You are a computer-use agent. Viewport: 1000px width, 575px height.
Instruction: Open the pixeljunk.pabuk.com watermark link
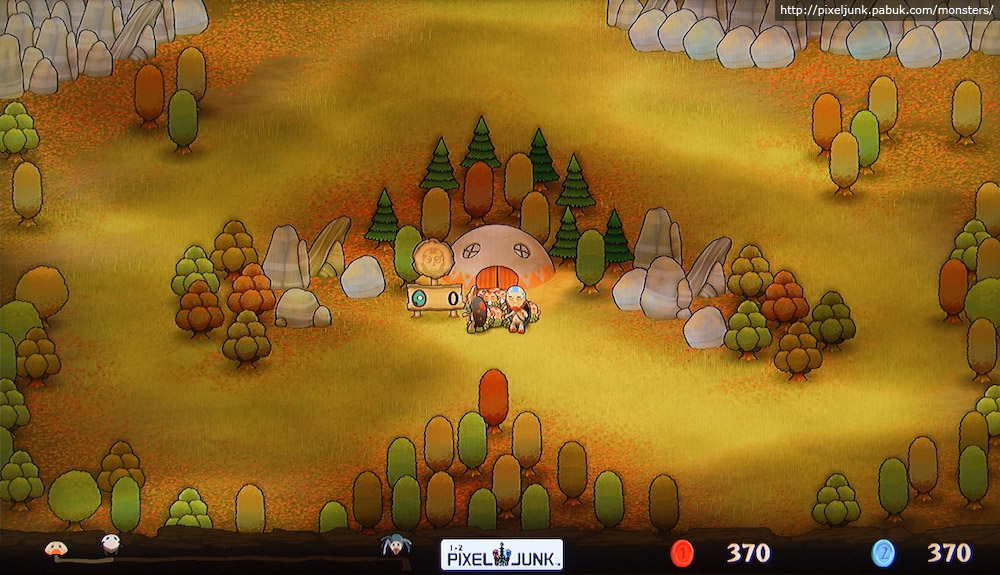pos(886,11)
